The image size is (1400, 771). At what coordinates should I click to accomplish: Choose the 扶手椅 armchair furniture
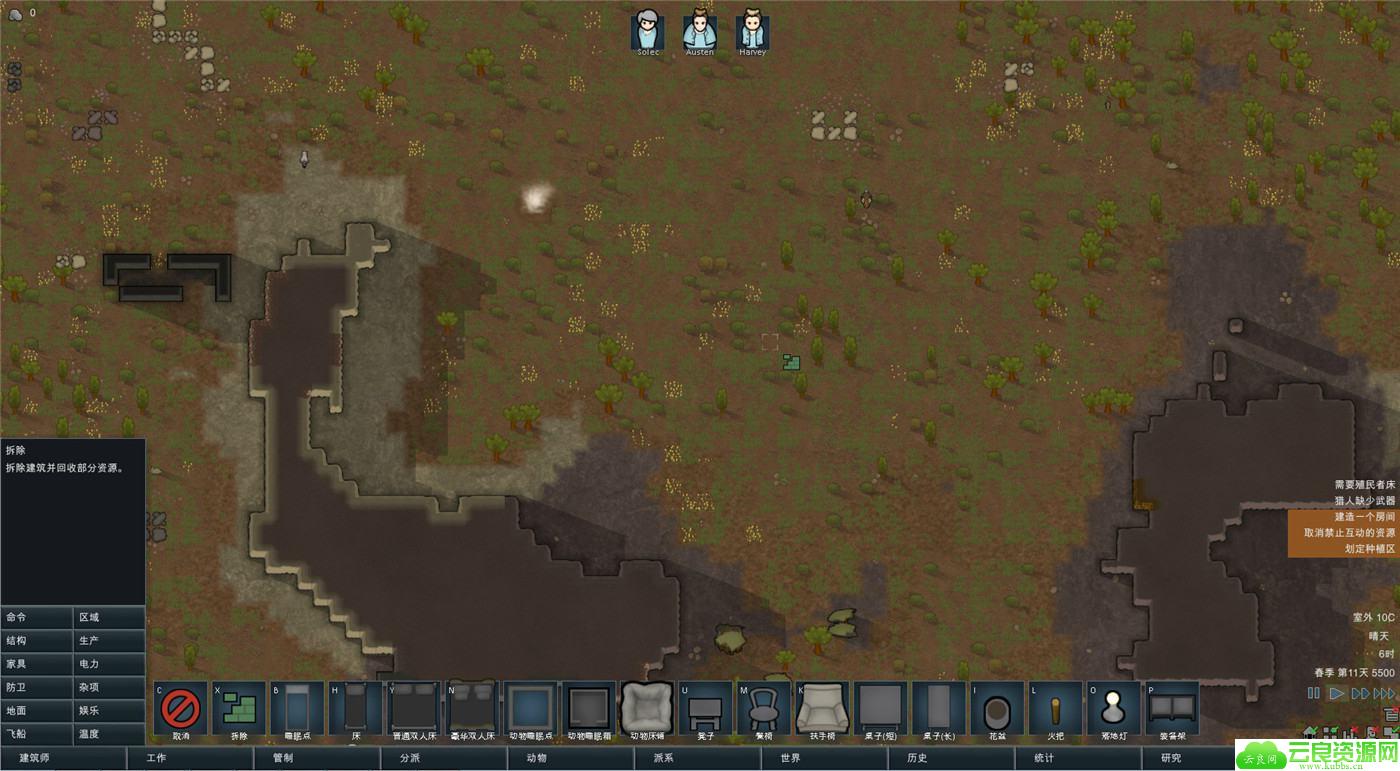tap(822, 708)
